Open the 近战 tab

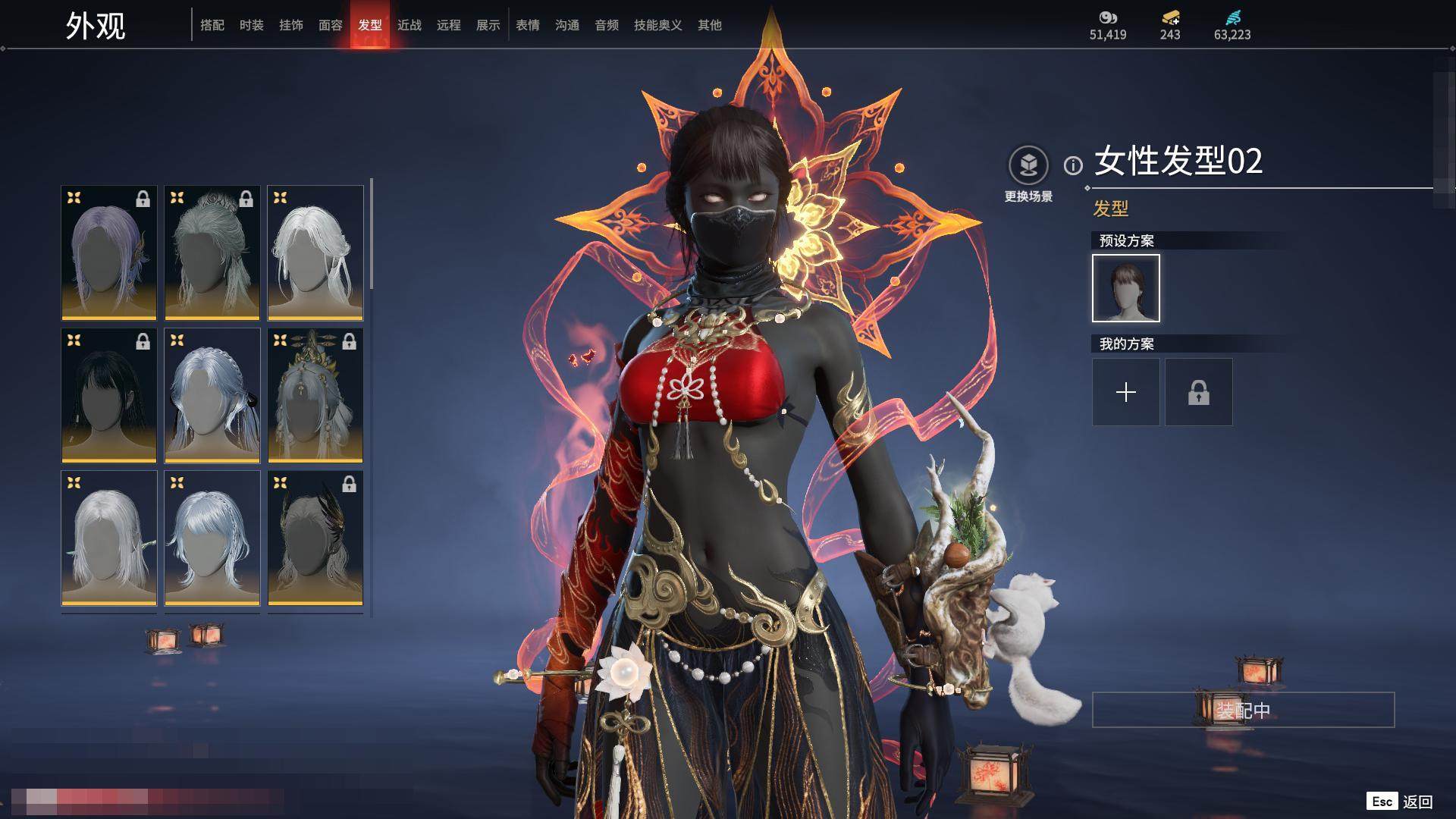point(409,25)
